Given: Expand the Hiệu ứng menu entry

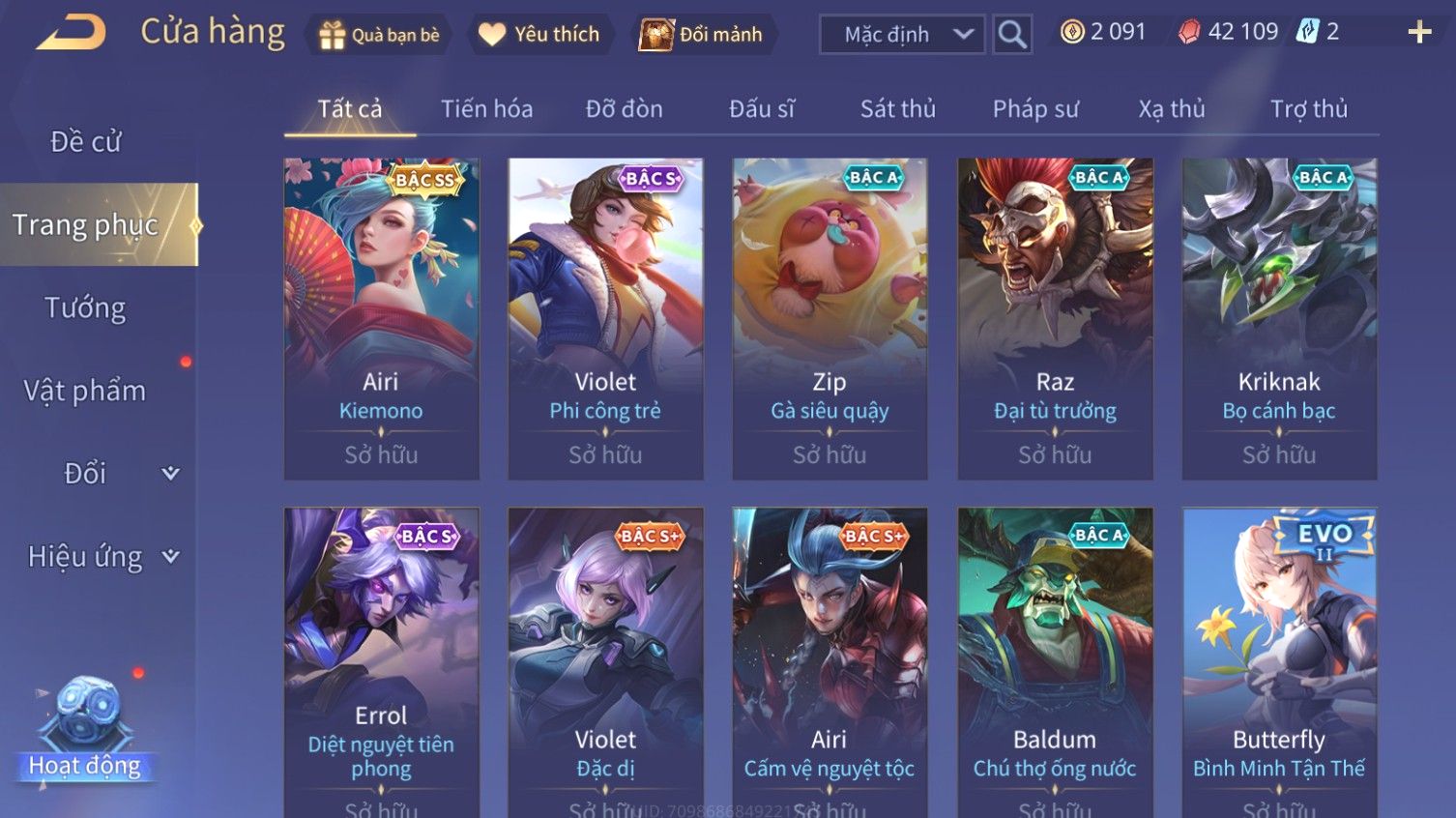Looking at the screenshot, I should tap(102, 557).
